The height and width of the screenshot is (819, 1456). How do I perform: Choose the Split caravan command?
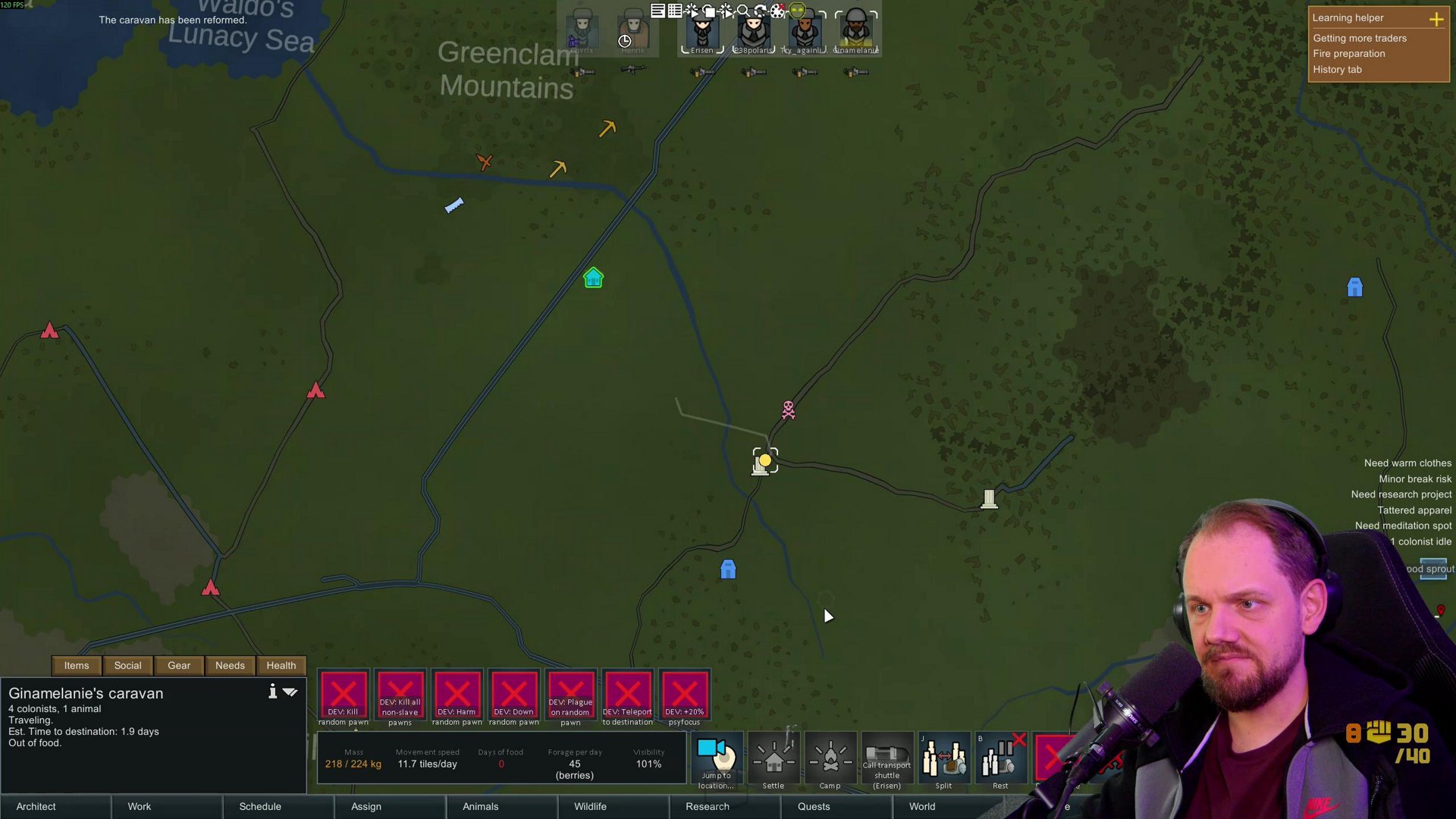943,760
